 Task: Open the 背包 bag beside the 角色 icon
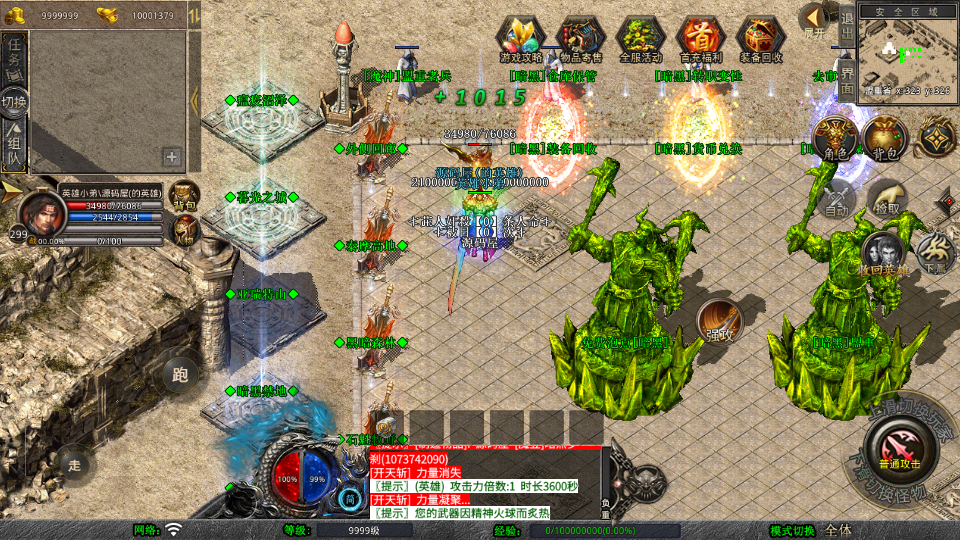884,139
